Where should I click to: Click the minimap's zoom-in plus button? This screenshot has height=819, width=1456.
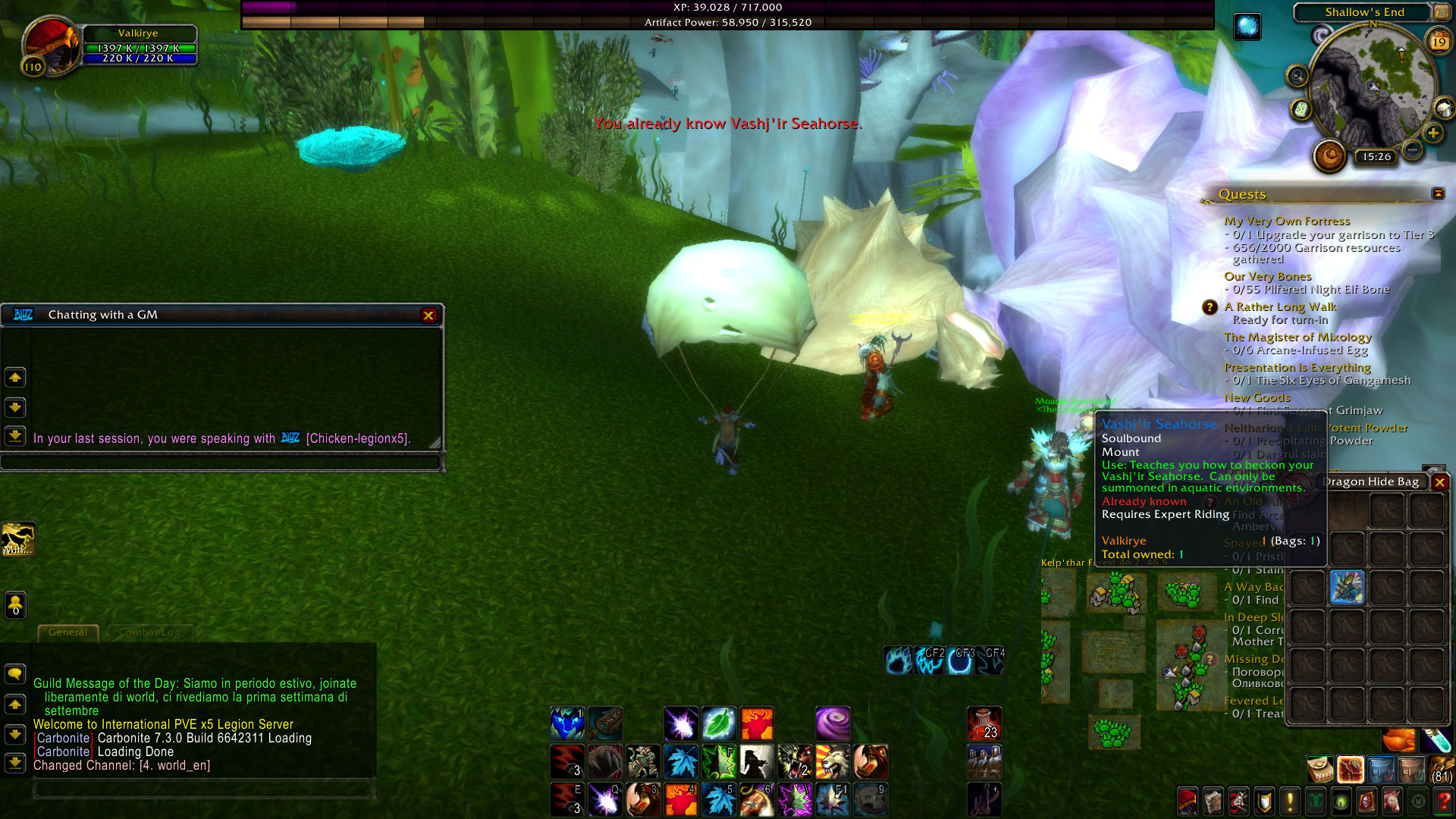1432,133
